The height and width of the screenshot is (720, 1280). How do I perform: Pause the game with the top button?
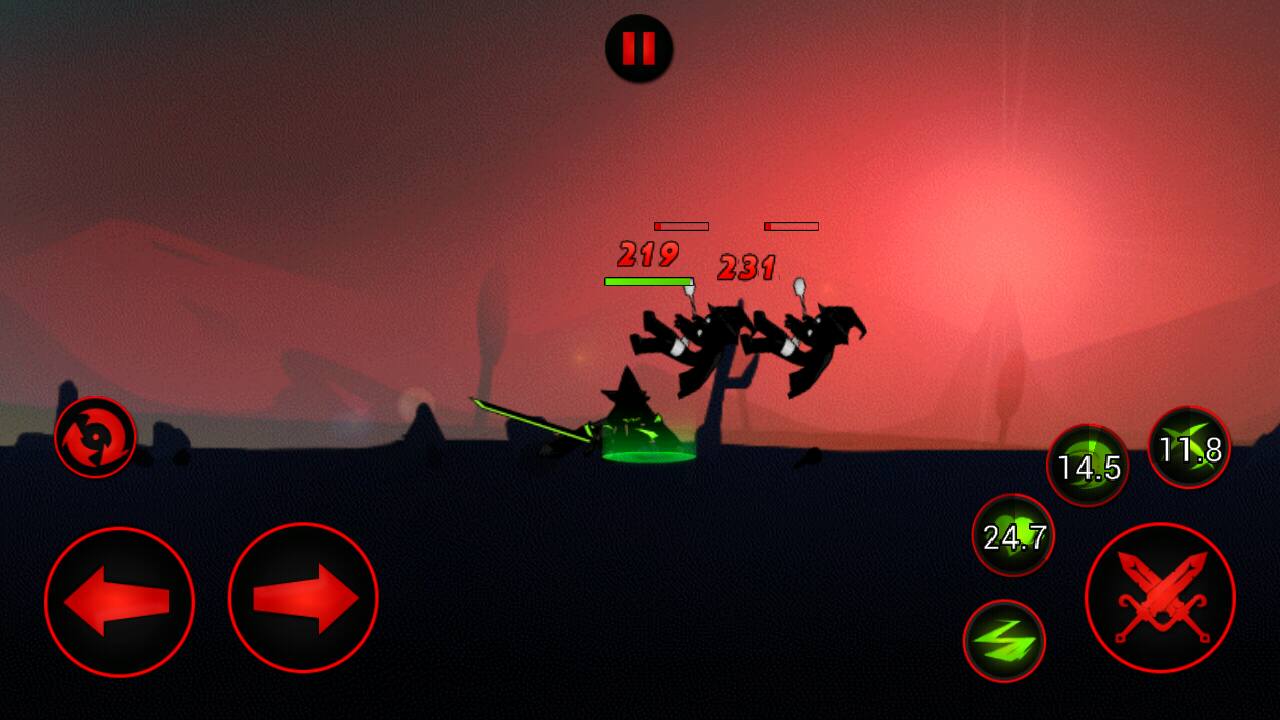[x=639, y=48]
